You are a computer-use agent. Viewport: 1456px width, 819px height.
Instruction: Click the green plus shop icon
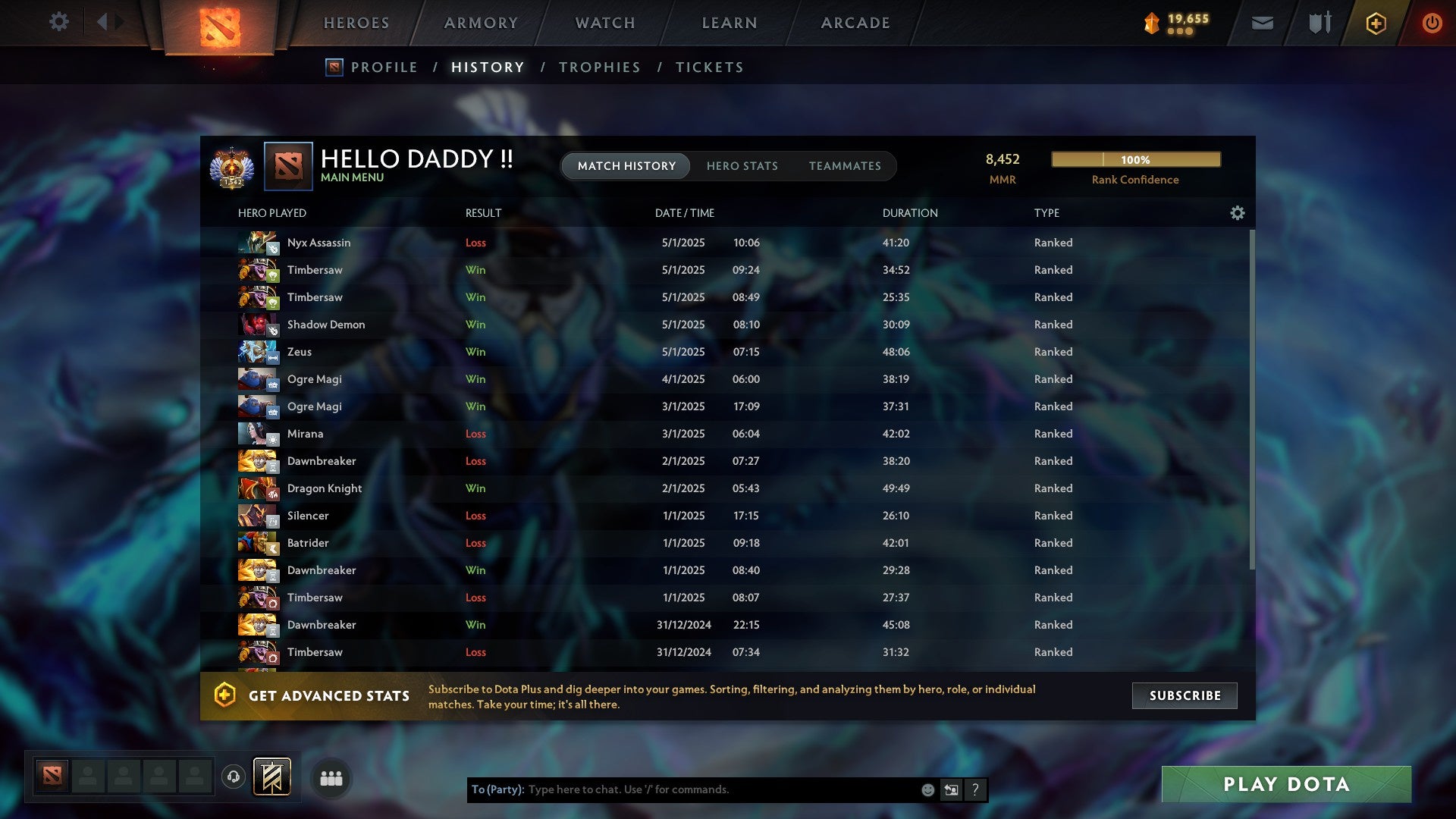pos(1375,23)
